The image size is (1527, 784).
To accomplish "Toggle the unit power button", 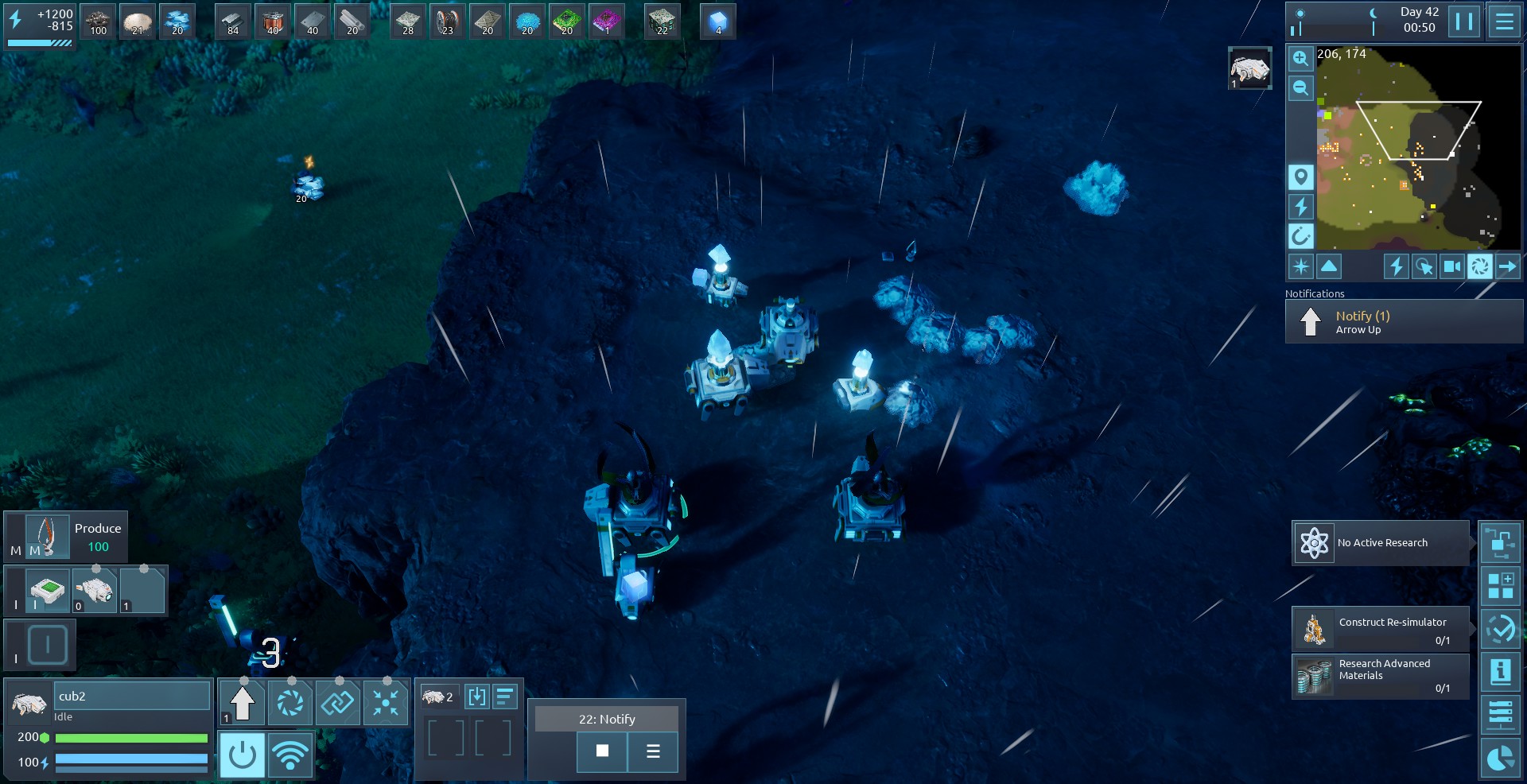I will click(242, 755).
